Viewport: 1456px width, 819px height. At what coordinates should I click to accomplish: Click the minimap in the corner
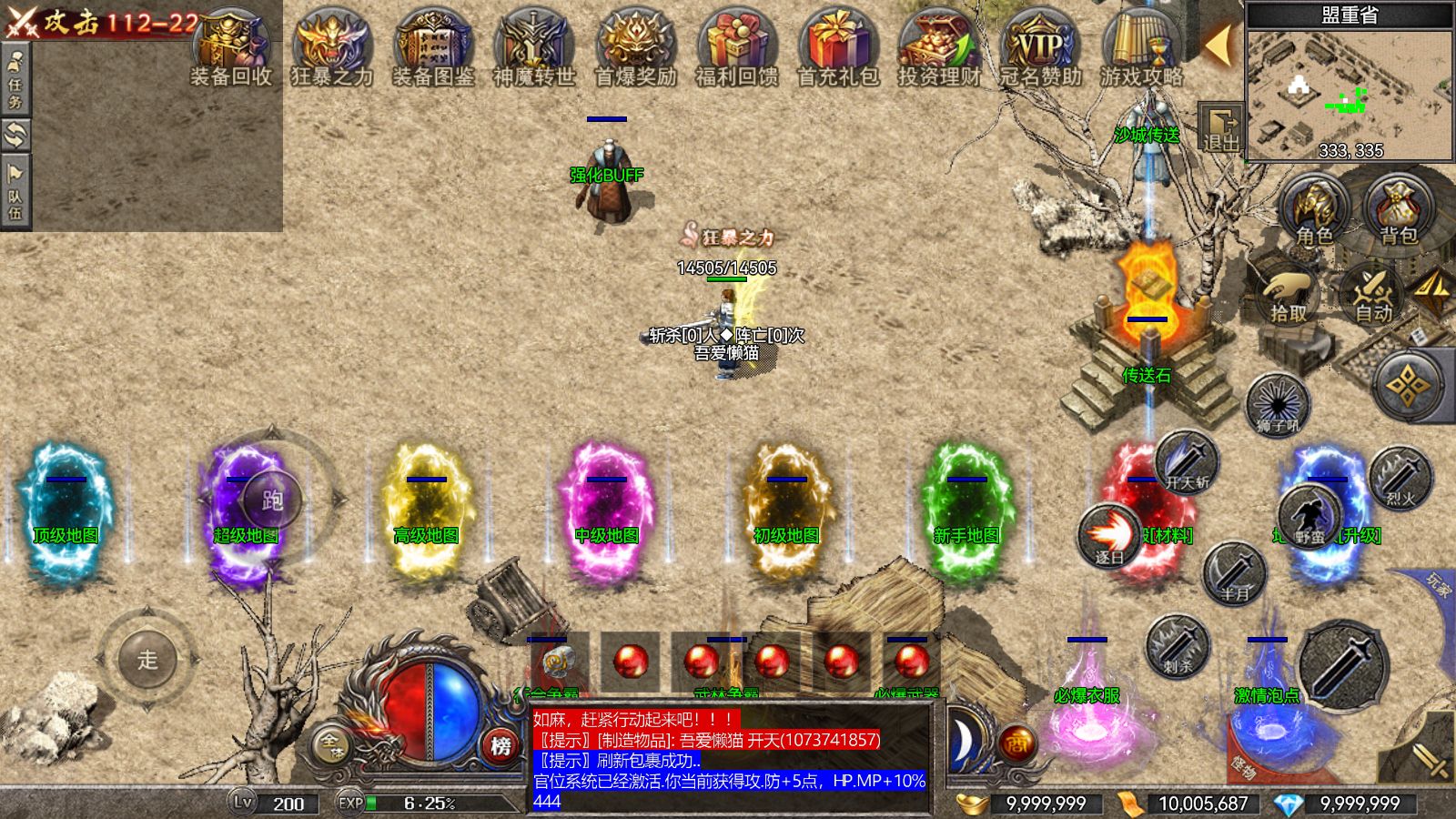tap(1350, 93)
